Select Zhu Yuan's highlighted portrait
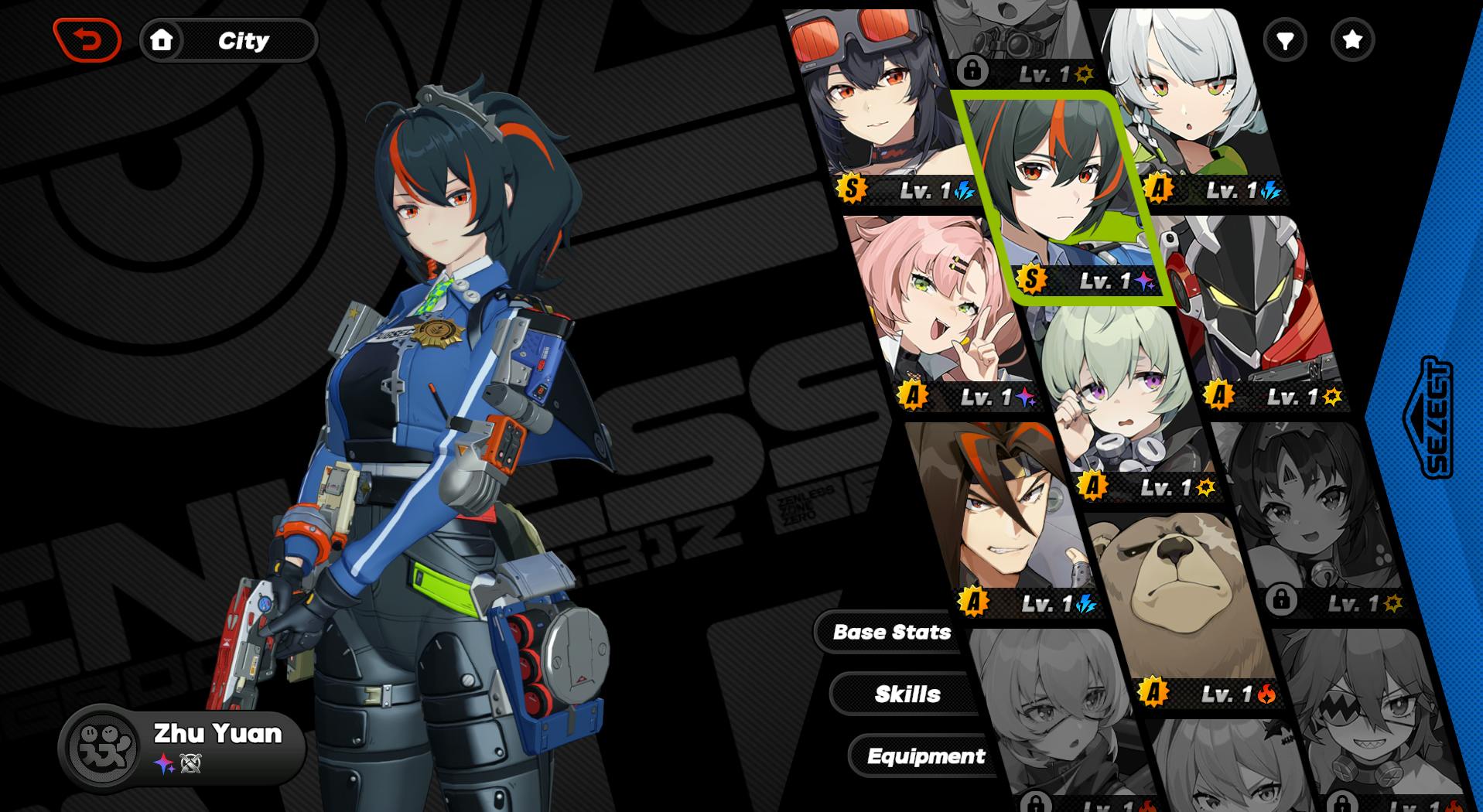This screenshot has width=1483, height=812. [1061, 193]
